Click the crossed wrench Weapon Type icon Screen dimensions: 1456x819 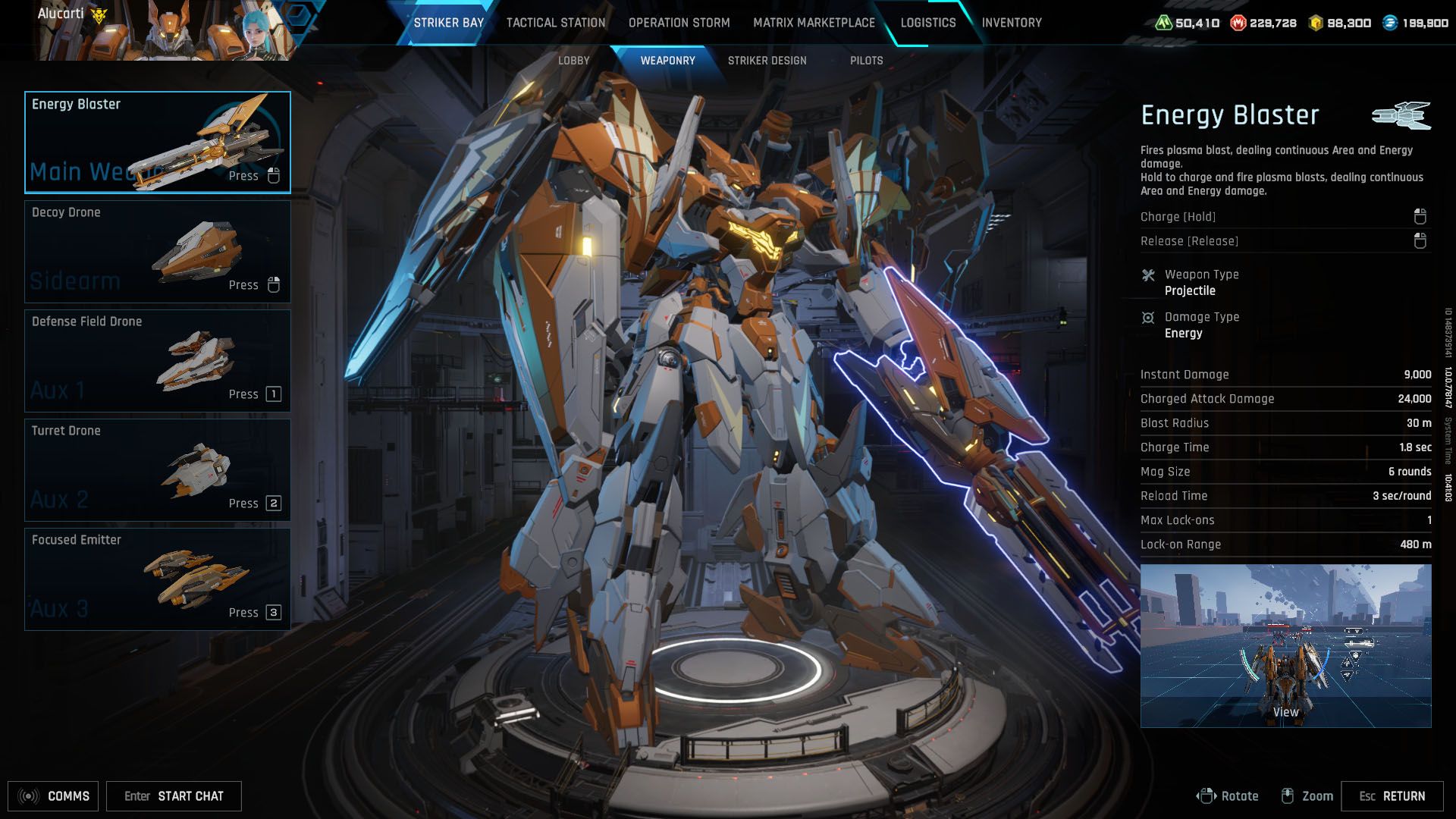(x=1147, y=275)
